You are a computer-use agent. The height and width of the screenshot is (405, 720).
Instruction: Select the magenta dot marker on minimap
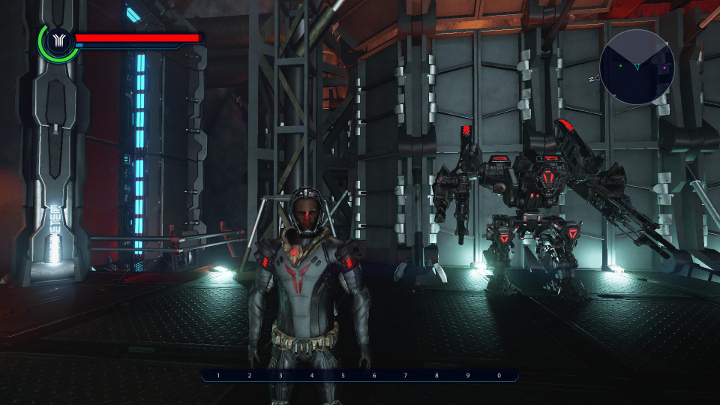tap(664, 68)
